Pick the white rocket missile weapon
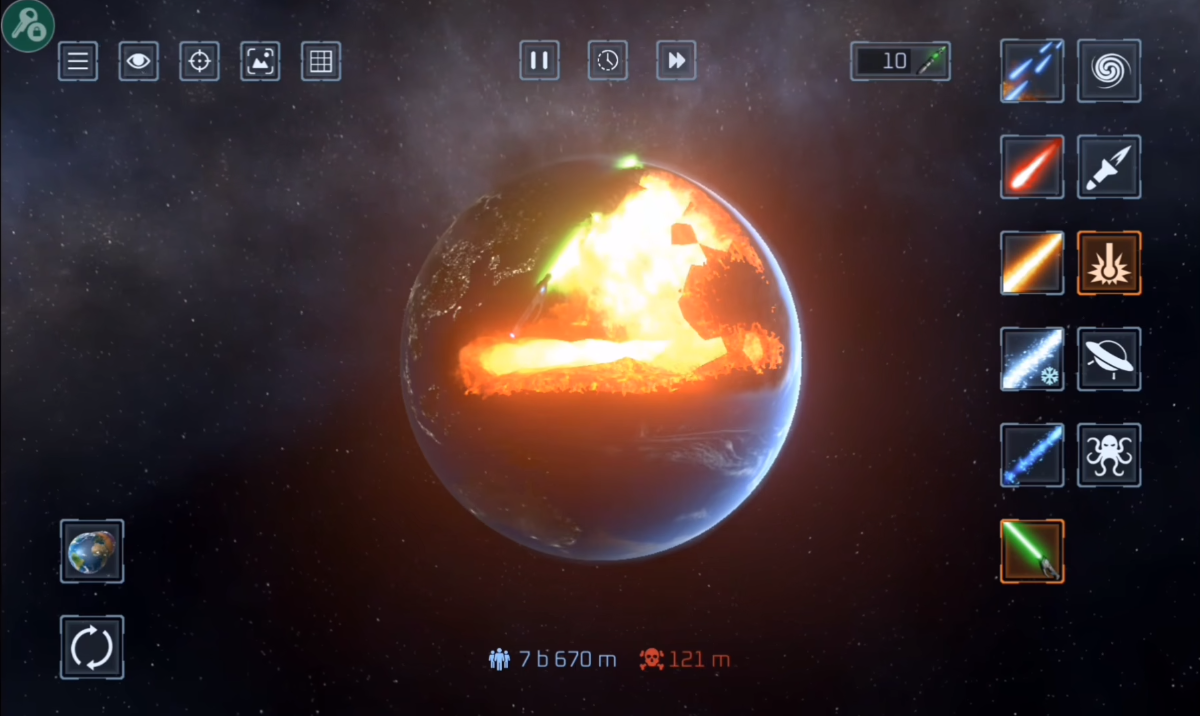The width and height of the screenshot is (1200, 716). click(1109, 167)
